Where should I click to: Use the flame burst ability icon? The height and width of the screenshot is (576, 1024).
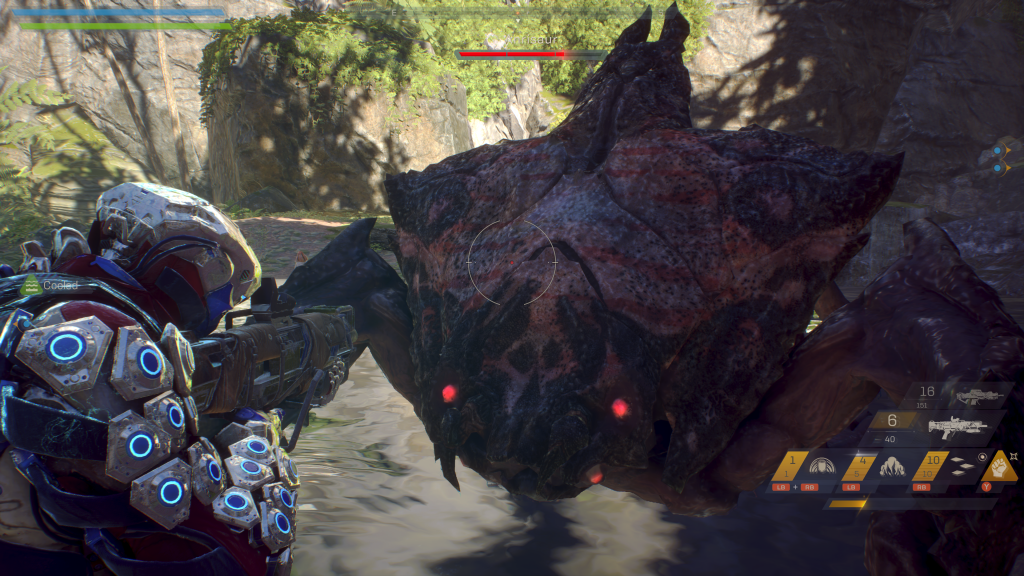coord(891,466)
